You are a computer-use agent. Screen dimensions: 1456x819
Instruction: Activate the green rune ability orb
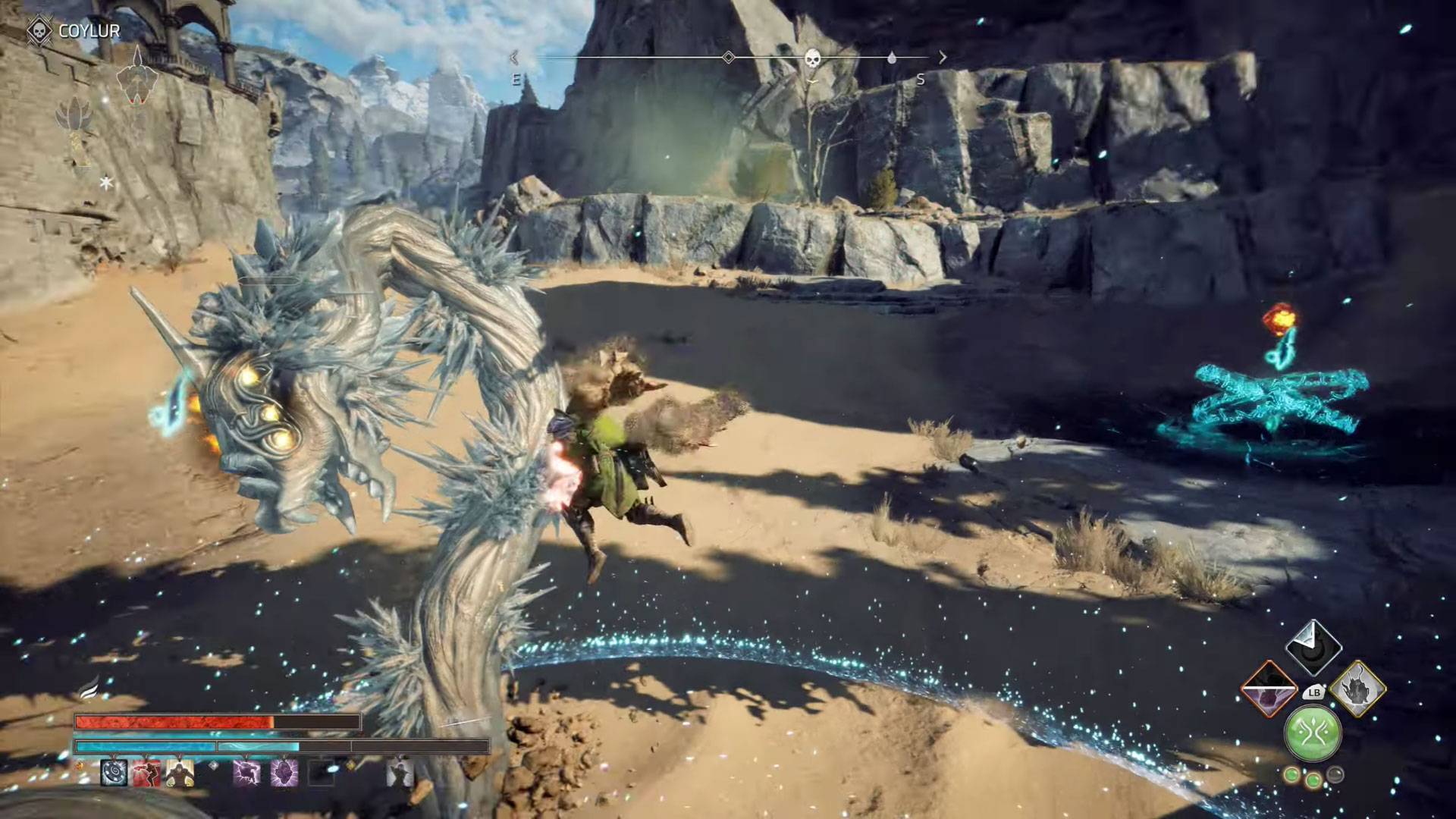[1313, 733]
